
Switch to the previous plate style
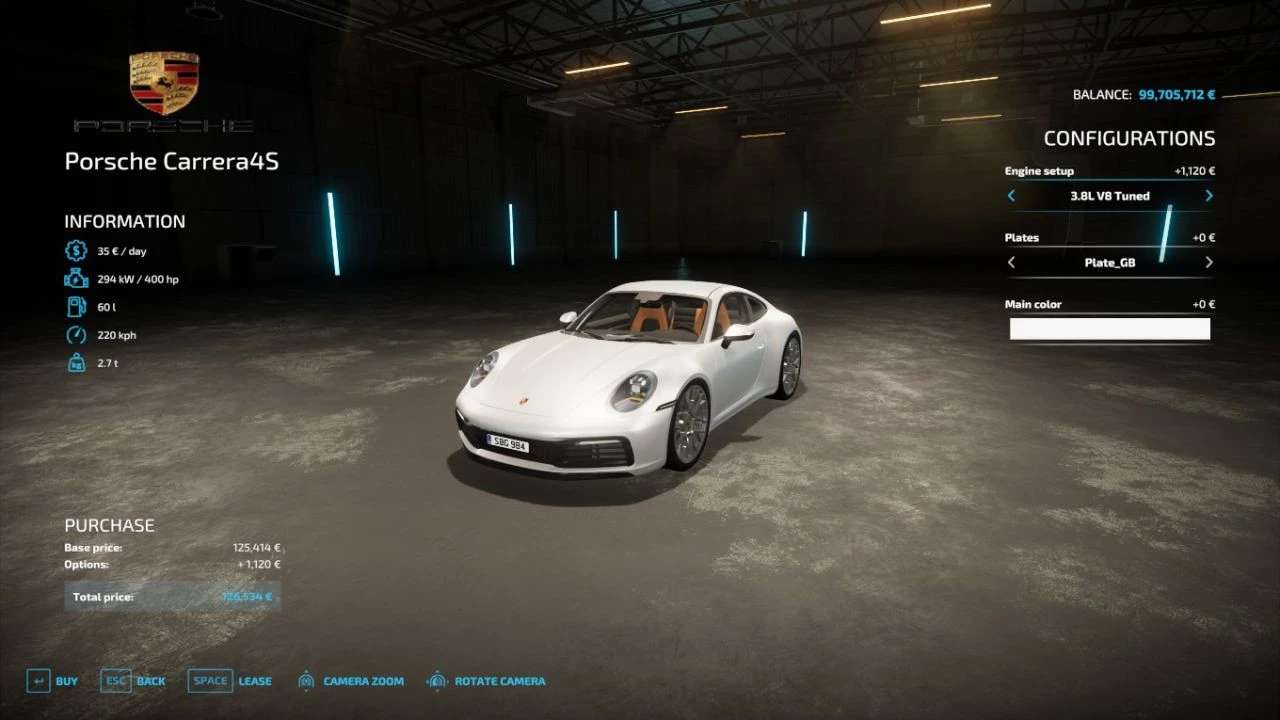tap(1011, 263)
